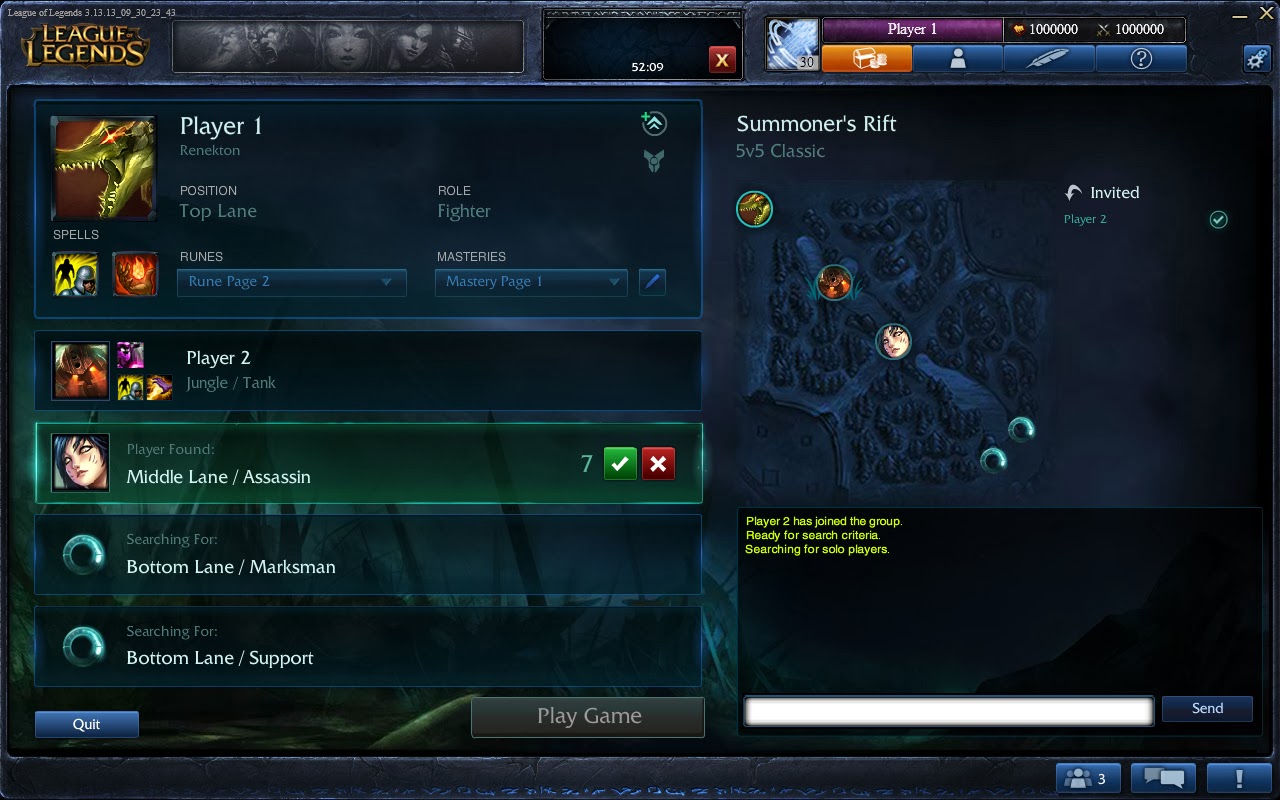
Task: Open the settings gear button
Action: point(1257,58)
